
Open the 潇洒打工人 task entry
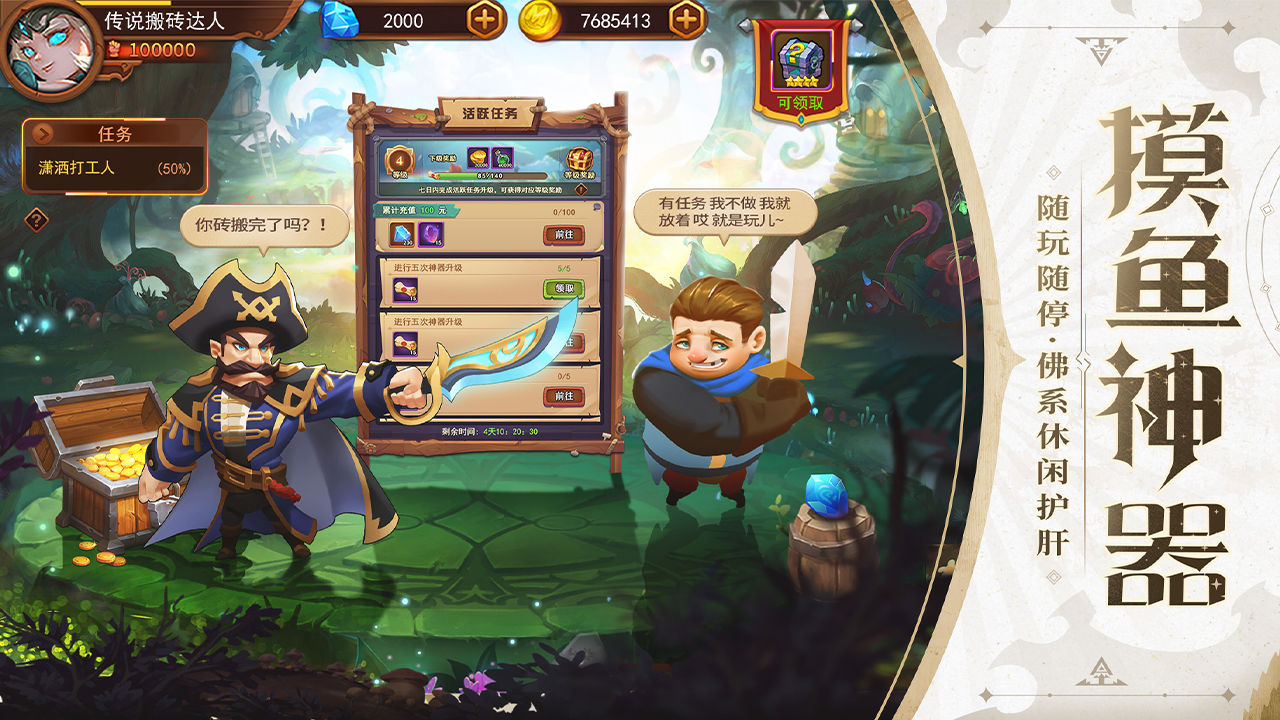click(x=115, y=169)
